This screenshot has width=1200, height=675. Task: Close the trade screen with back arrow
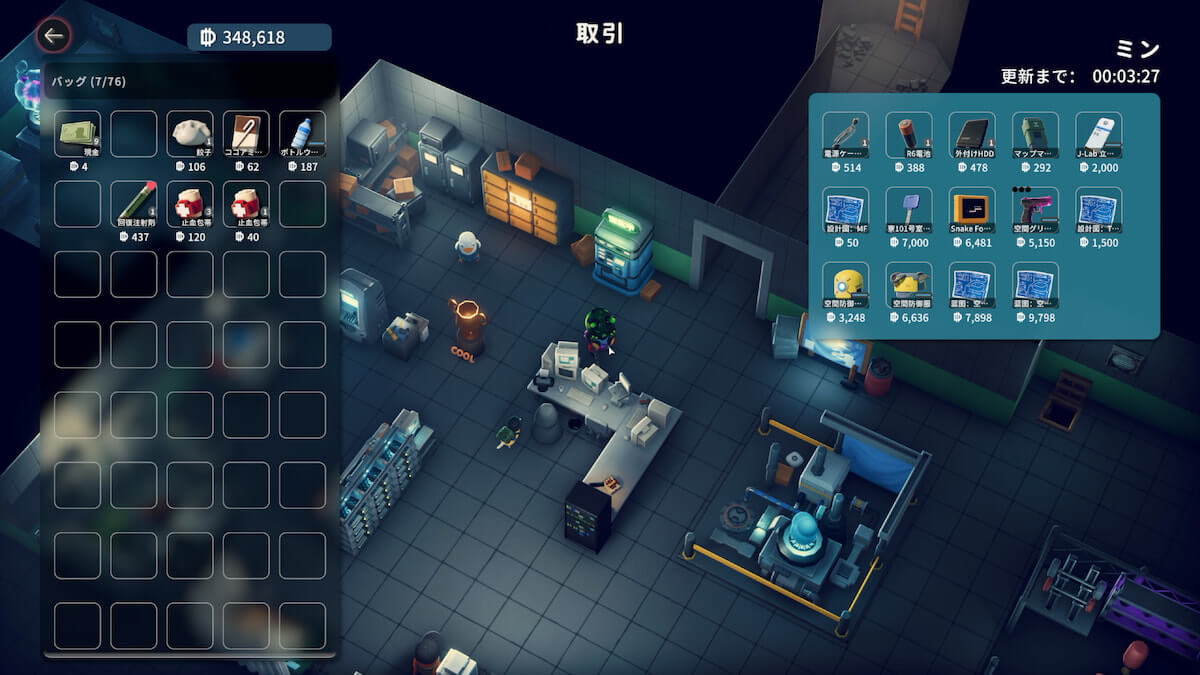(x=54, y=37)
